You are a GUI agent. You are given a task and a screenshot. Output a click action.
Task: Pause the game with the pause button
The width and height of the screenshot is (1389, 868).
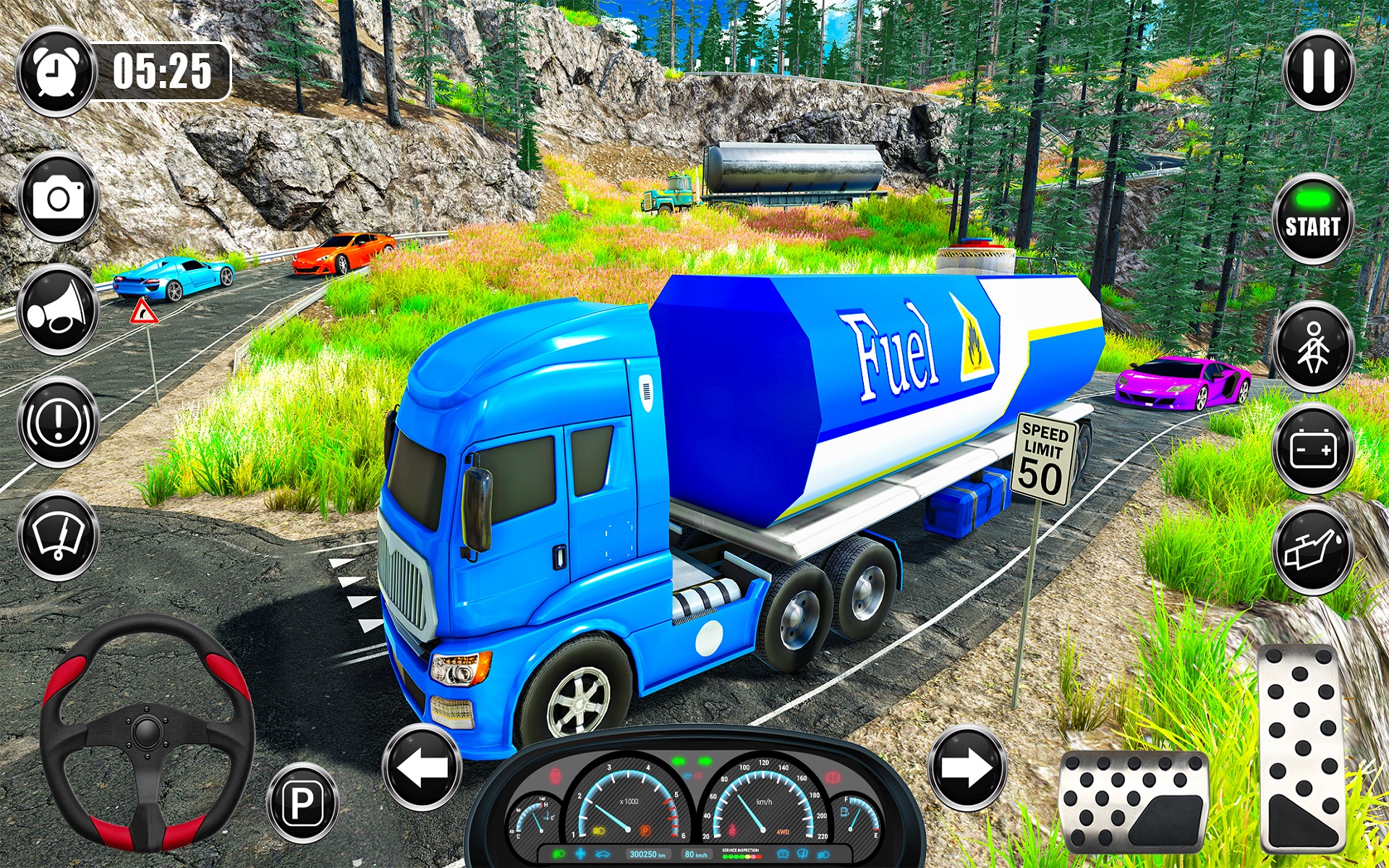click(x=1318, y=71)
